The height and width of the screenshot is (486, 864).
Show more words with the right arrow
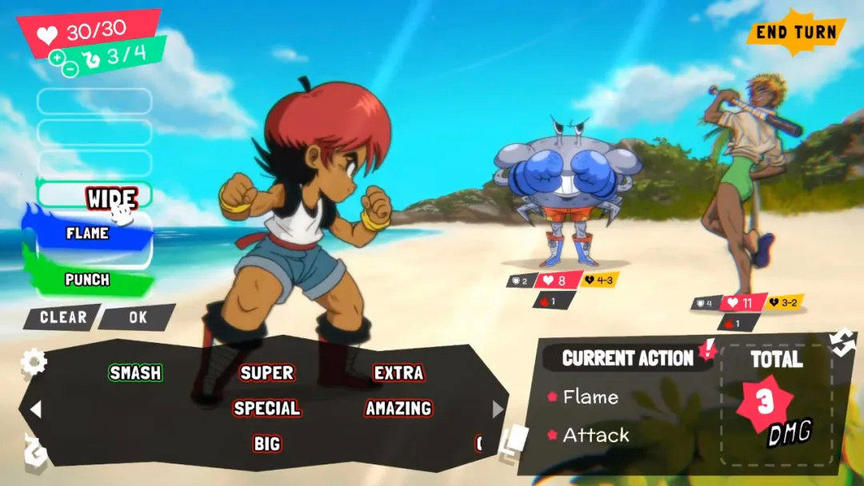tap(498, 409)
